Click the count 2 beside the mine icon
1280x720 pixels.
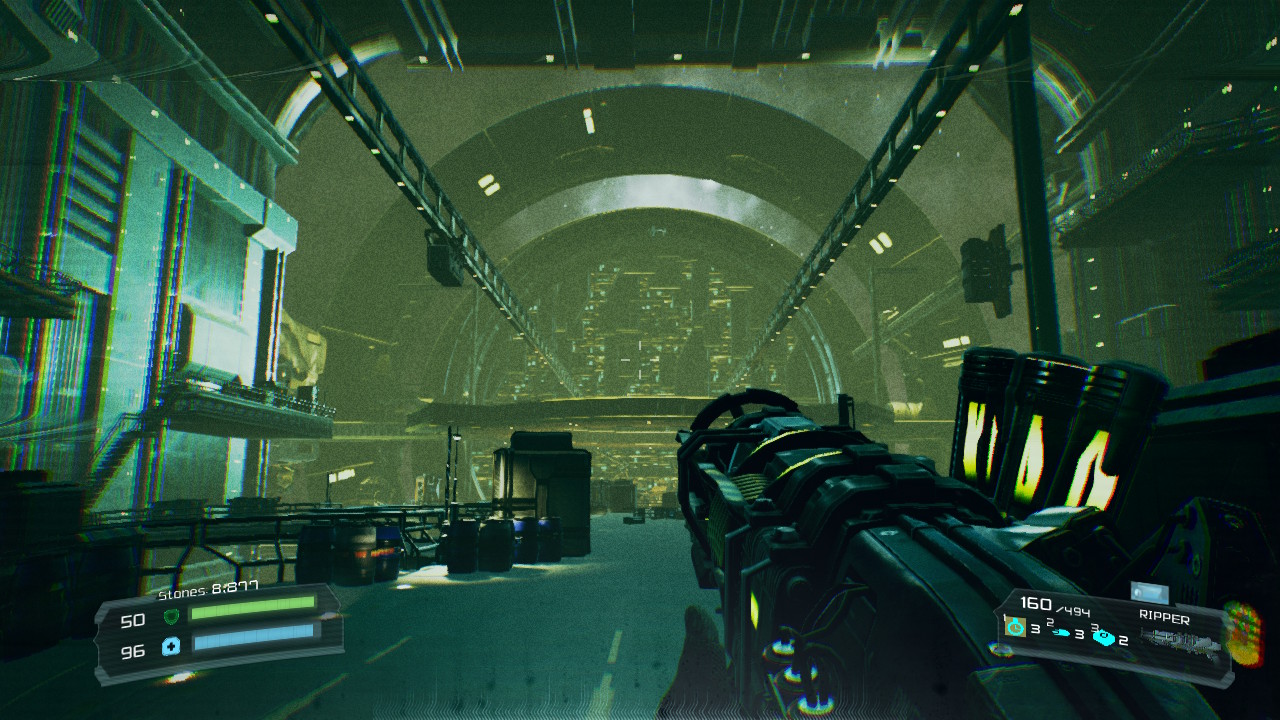tap(1124, 641)
